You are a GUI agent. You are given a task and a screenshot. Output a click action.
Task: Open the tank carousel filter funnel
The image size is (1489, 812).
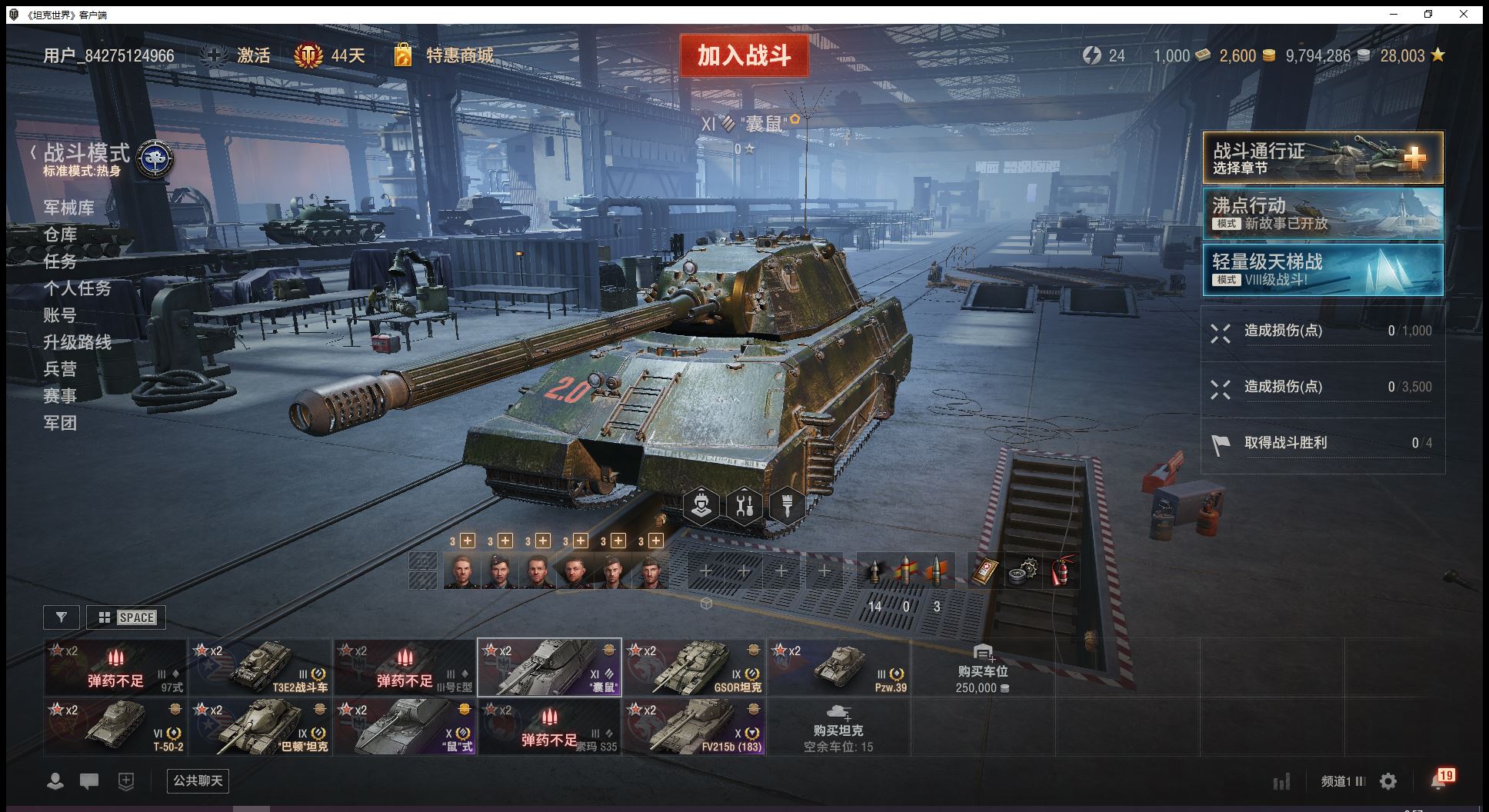(x=62, y=617)
